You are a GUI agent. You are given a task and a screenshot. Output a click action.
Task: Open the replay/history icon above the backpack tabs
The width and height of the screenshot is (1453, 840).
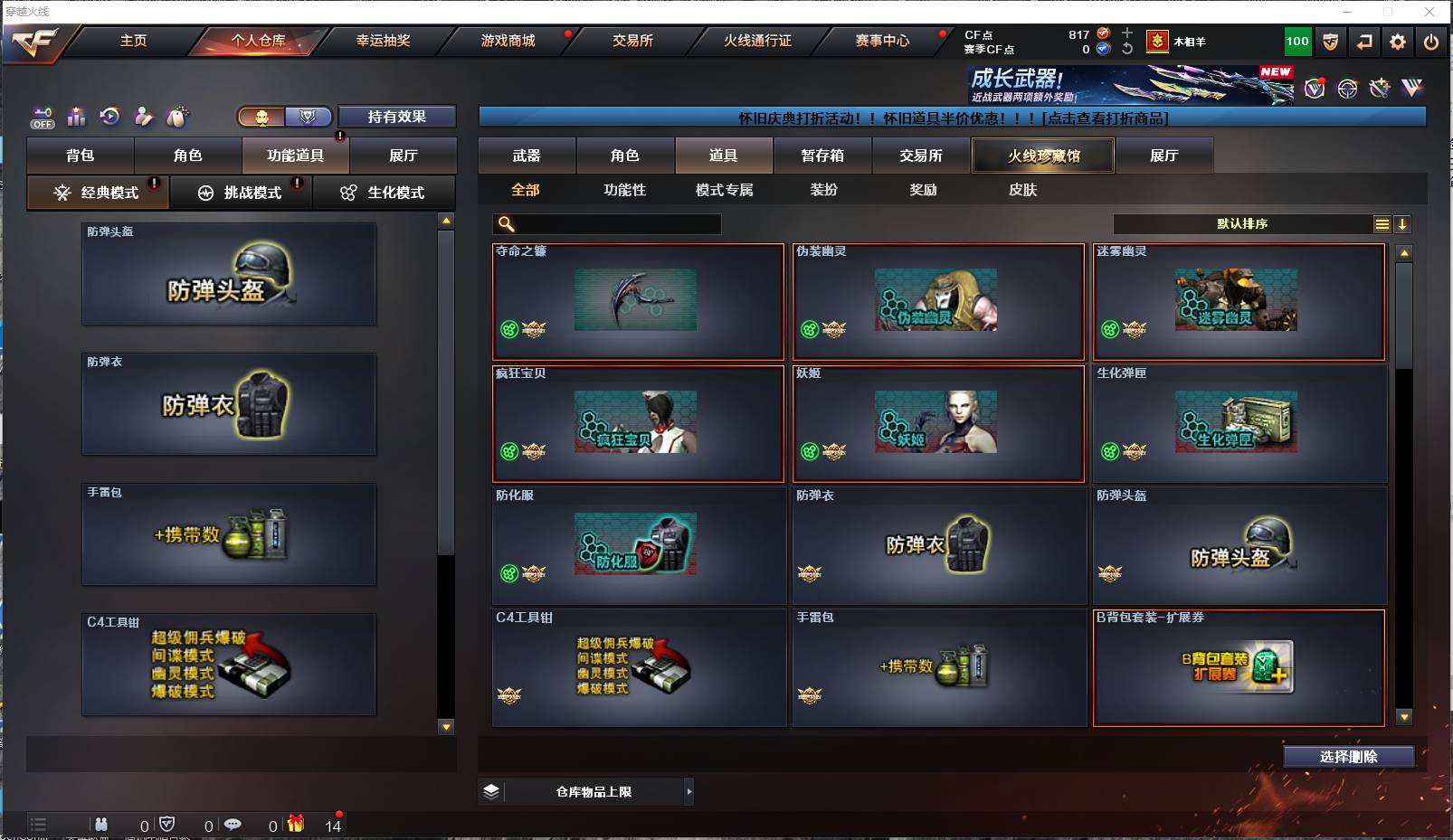[x=109, y=116]
